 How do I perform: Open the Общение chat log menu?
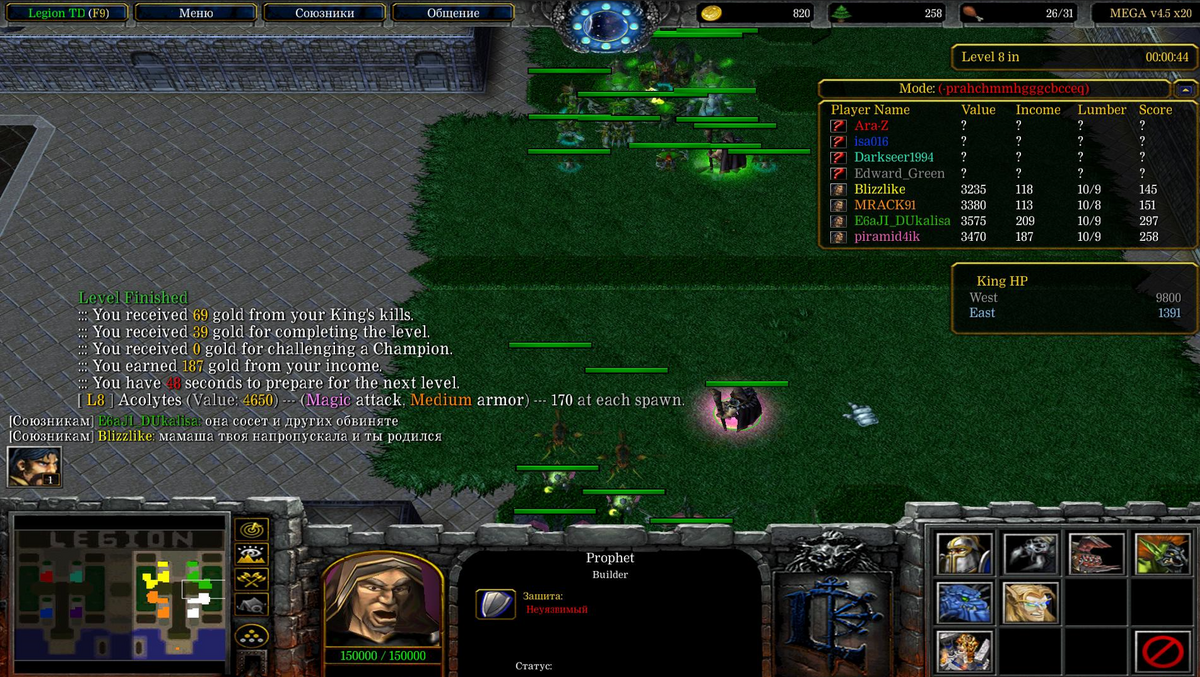click(x=452, y=13)
